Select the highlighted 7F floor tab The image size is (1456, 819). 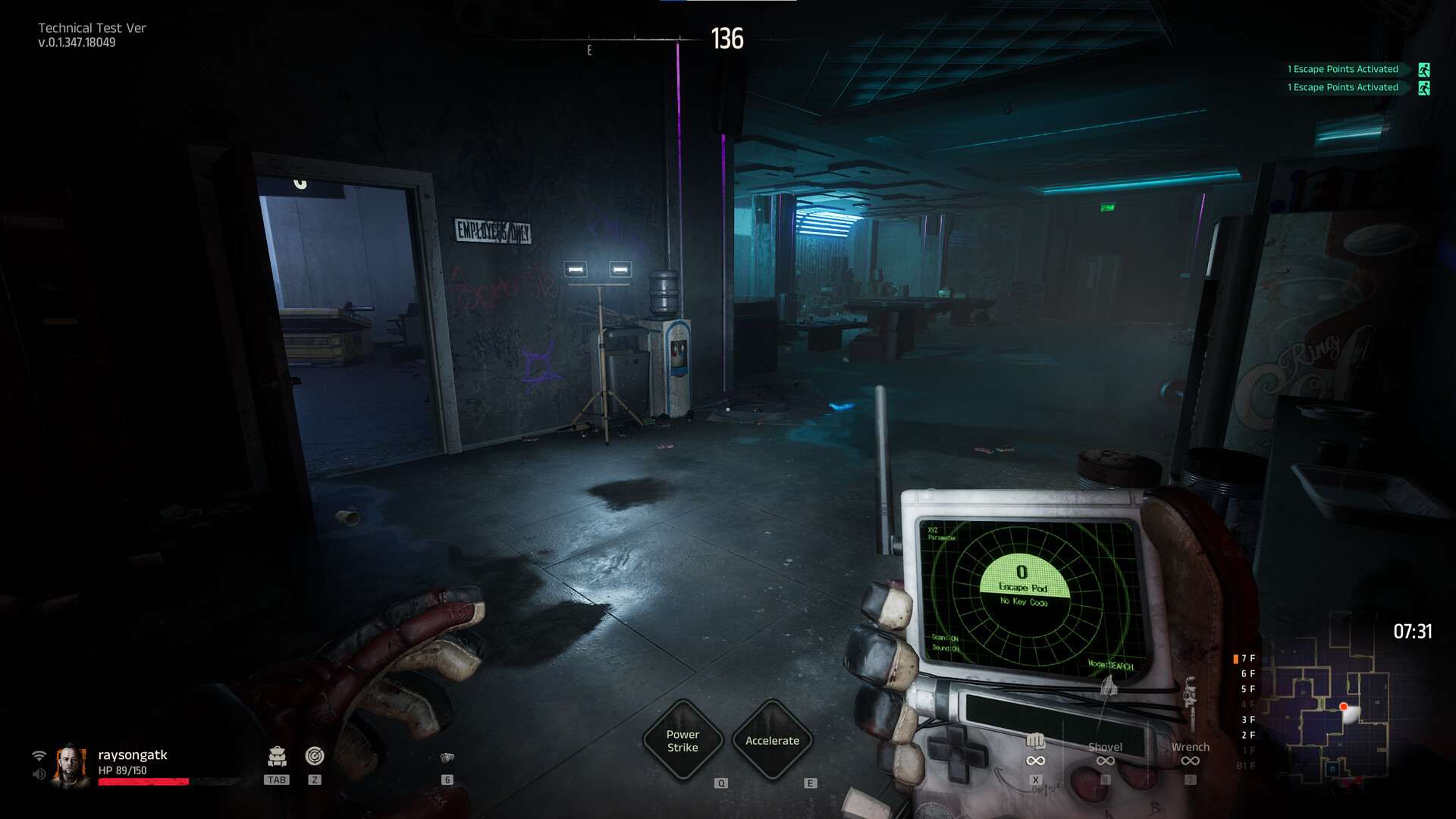pos(1246,658)
